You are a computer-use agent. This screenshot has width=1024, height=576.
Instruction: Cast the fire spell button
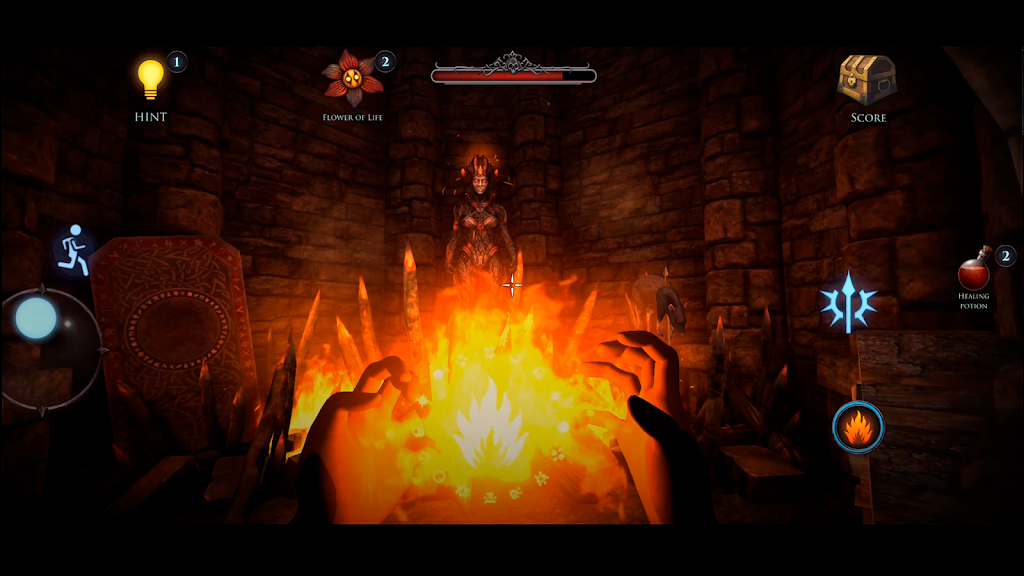(858, 428)
